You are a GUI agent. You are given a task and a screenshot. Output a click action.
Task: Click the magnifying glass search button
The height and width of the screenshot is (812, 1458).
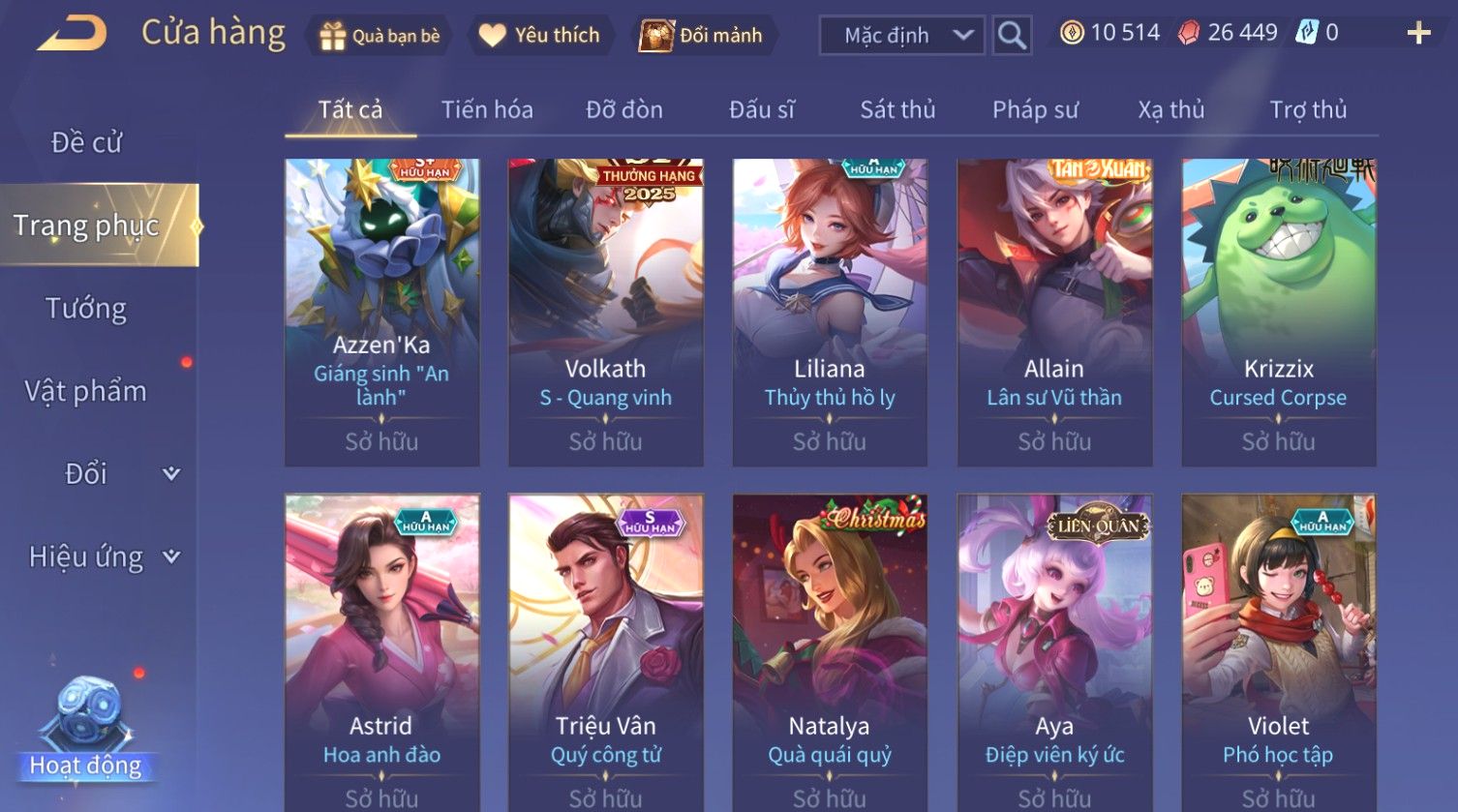(x=1012, y=36)
